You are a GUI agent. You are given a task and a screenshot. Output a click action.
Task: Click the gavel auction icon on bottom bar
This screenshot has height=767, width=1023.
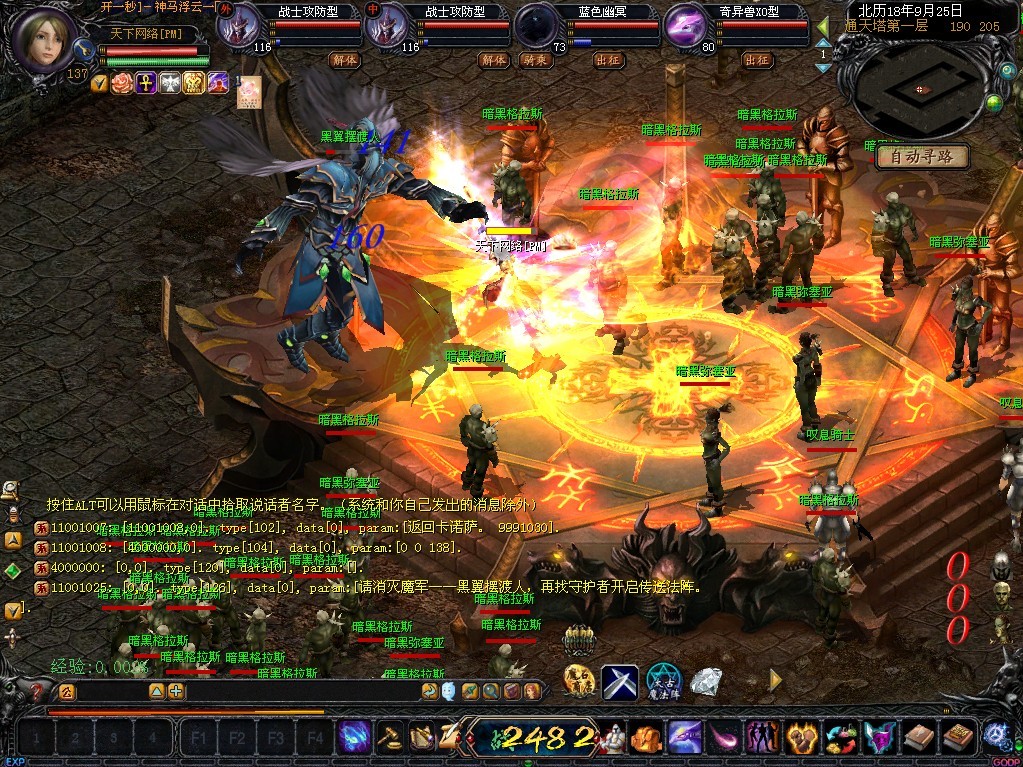[x=389, y=738]
